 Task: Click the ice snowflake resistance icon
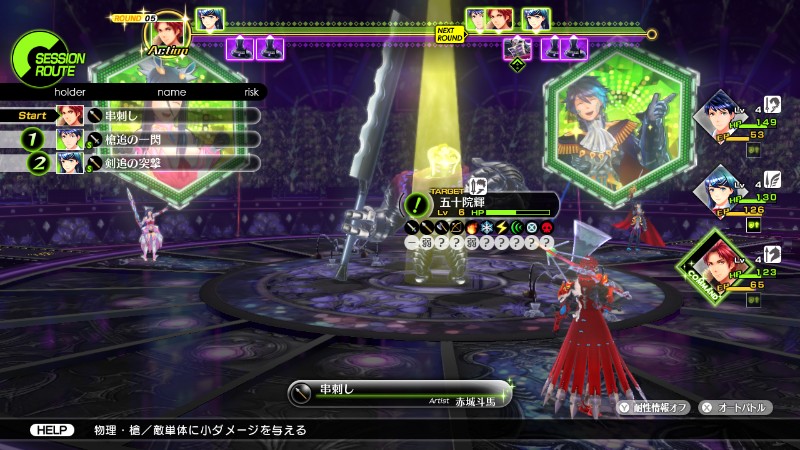pyautogui.click(x=487, y=227)
